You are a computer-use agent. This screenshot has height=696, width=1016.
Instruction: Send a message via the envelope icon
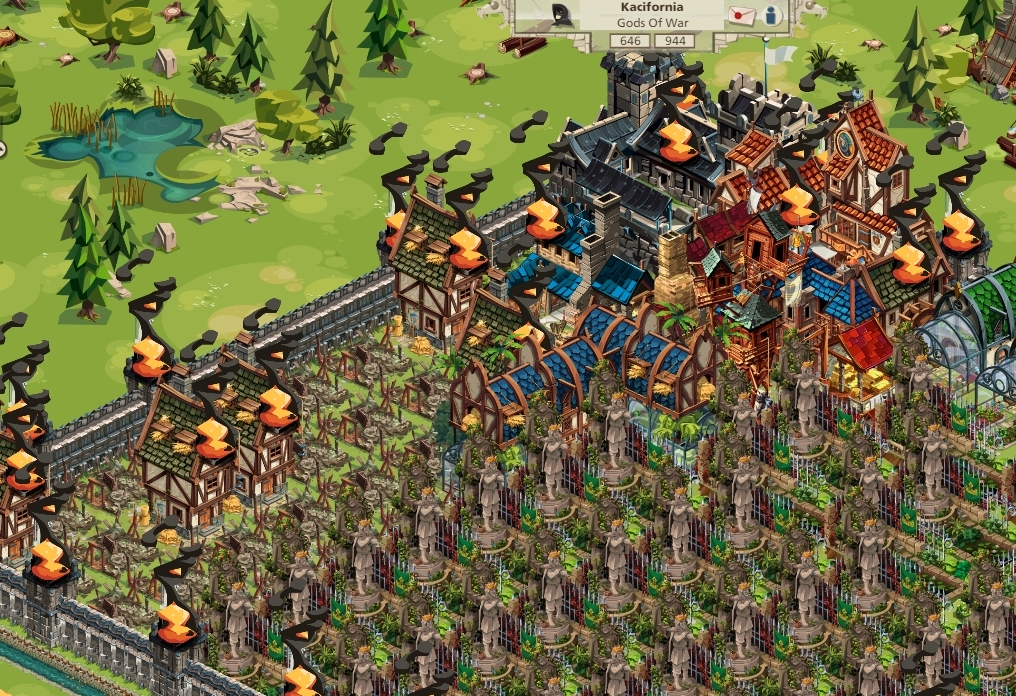click(x=741, y=15)
